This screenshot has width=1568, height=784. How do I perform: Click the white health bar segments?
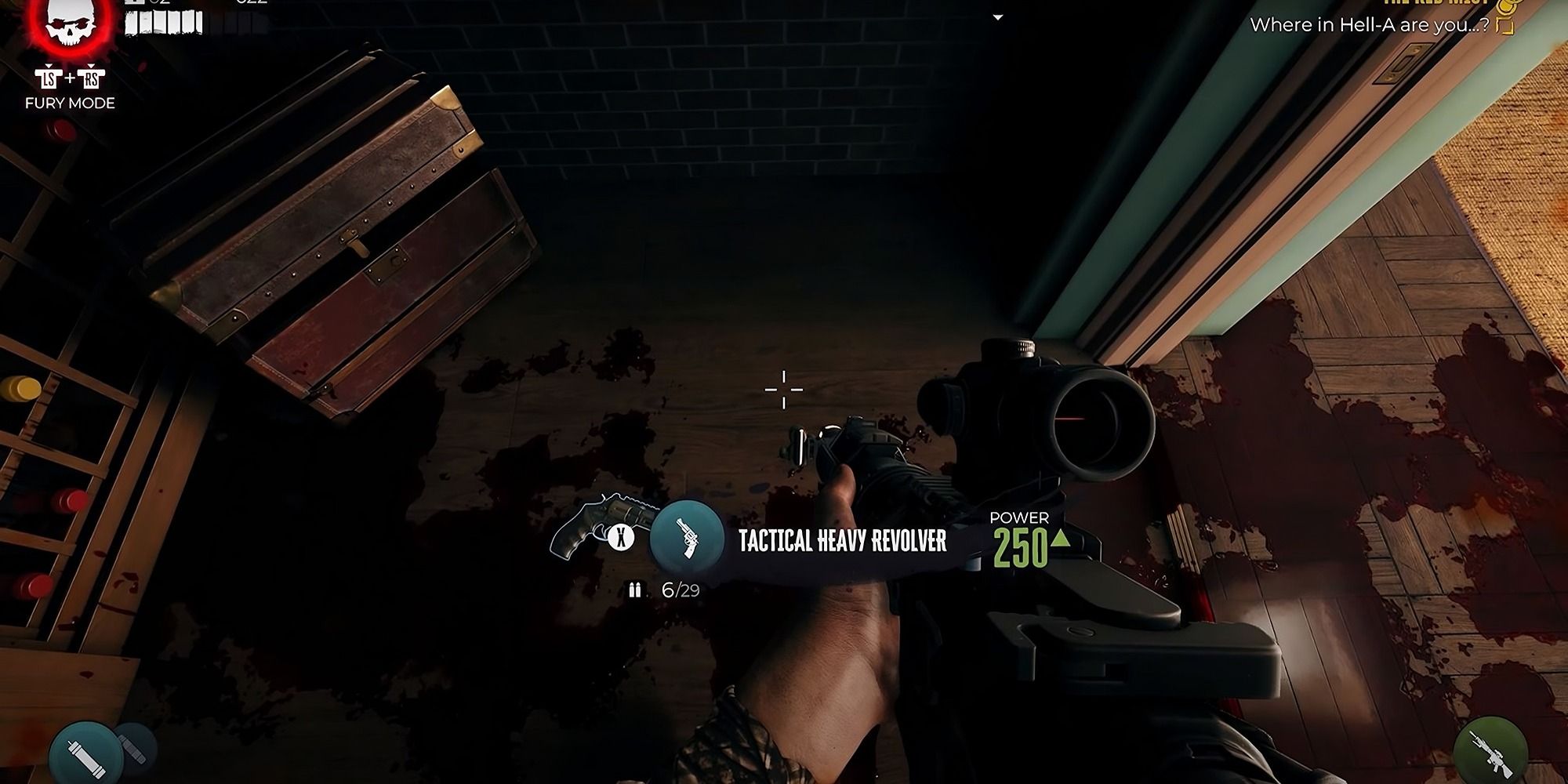162,21
